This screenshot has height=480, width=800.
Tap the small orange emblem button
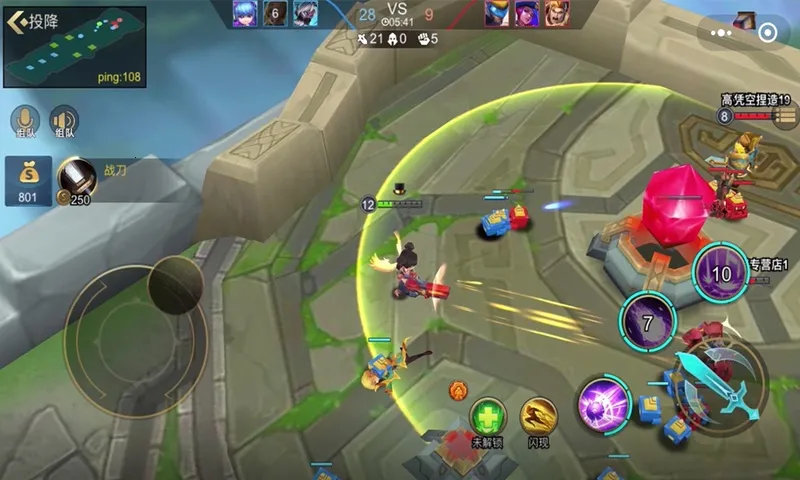coord(458,390)
